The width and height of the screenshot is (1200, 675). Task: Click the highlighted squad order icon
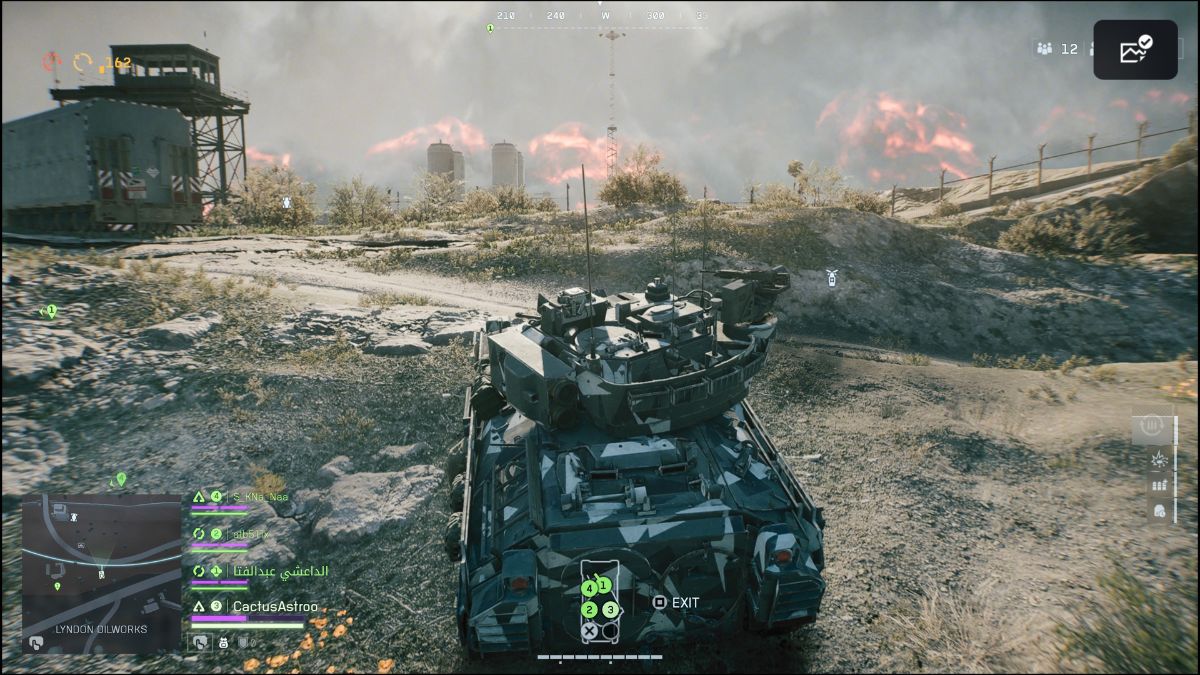point(203,642)
